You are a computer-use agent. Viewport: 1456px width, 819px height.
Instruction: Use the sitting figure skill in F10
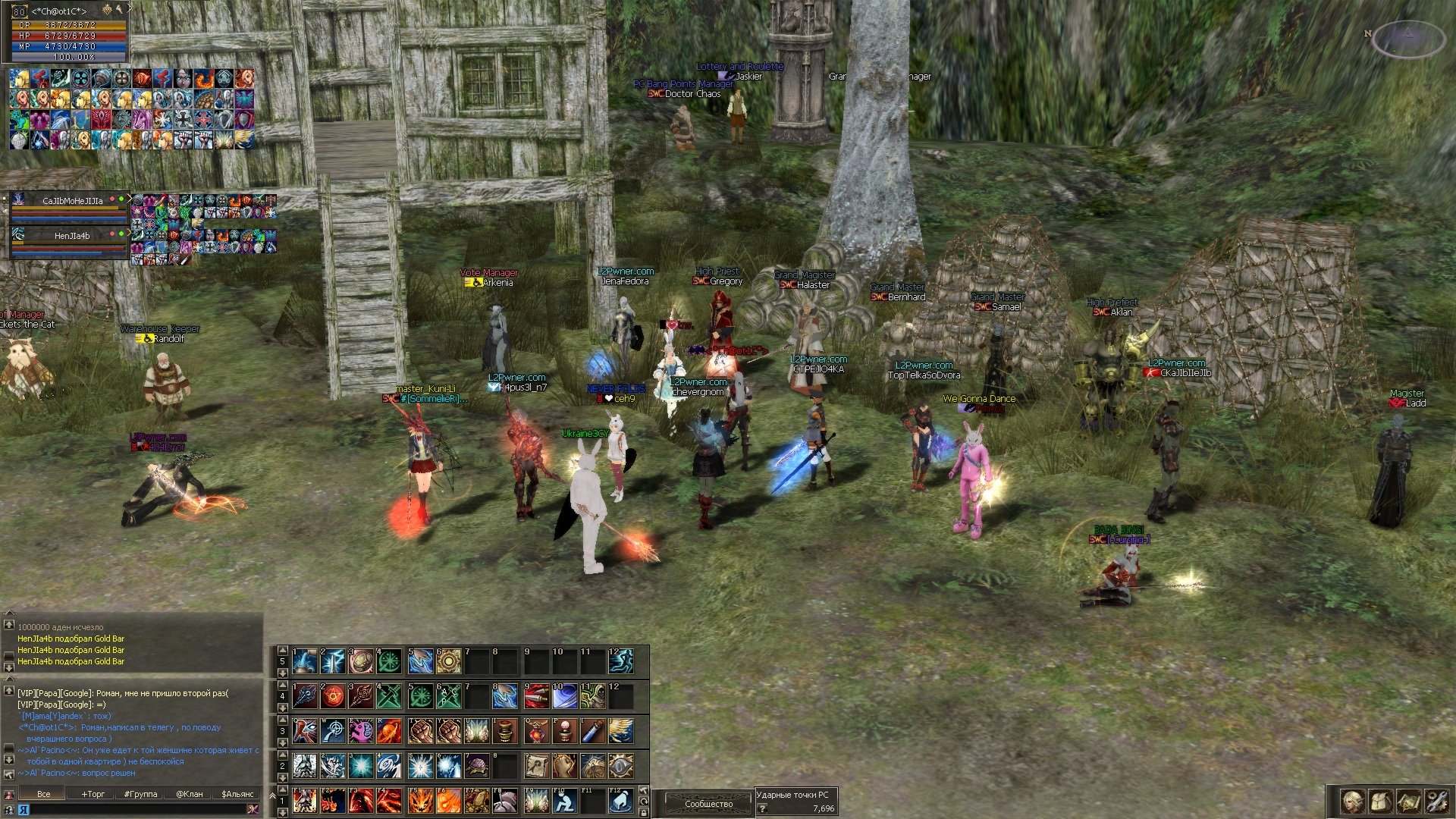point(563,801)
